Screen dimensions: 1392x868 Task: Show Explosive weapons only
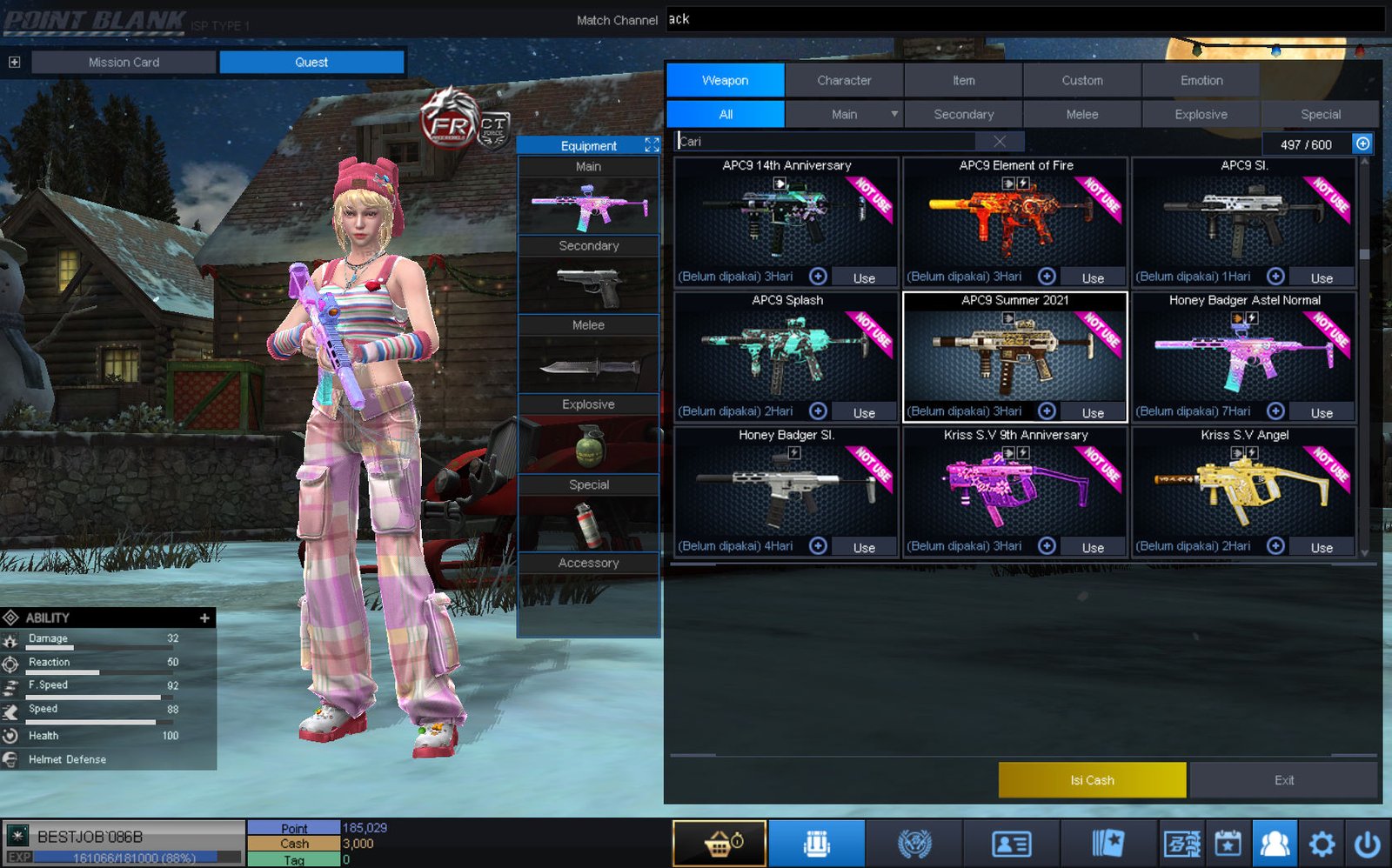click(1201, 114)
